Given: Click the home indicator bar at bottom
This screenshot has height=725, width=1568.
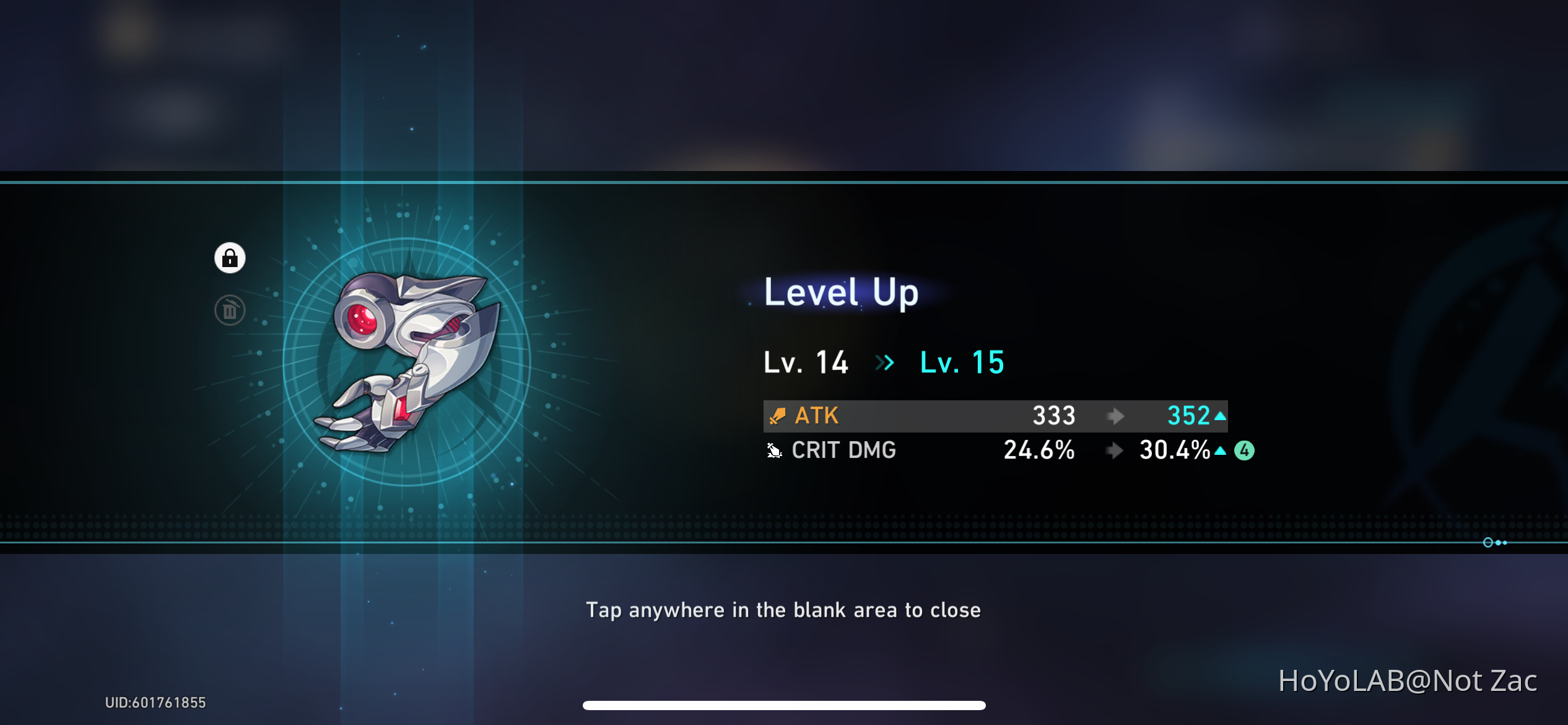Looking at the screenshot, I should [784, 705].
